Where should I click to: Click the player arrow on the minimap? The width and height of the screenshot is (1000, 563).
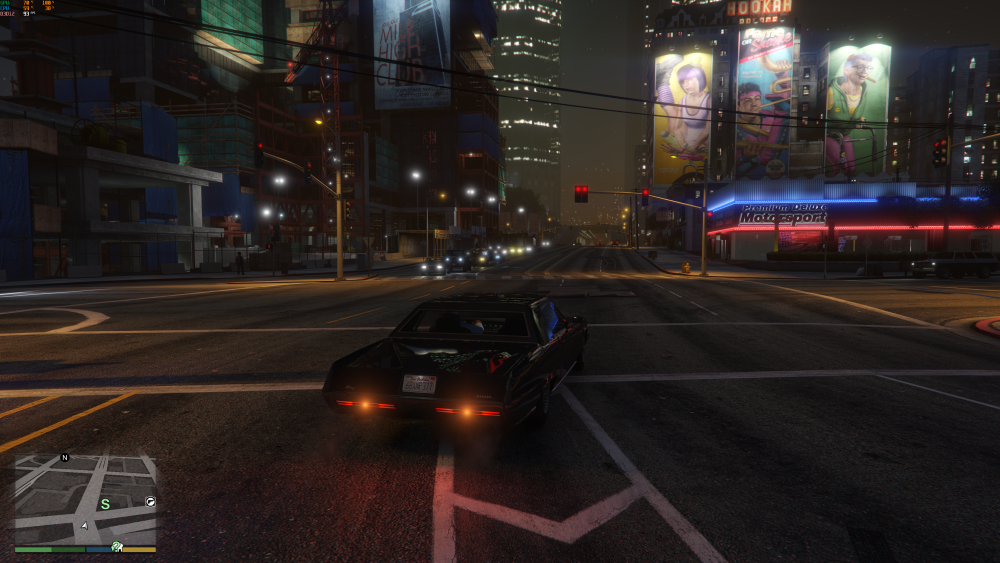point(86,525)
